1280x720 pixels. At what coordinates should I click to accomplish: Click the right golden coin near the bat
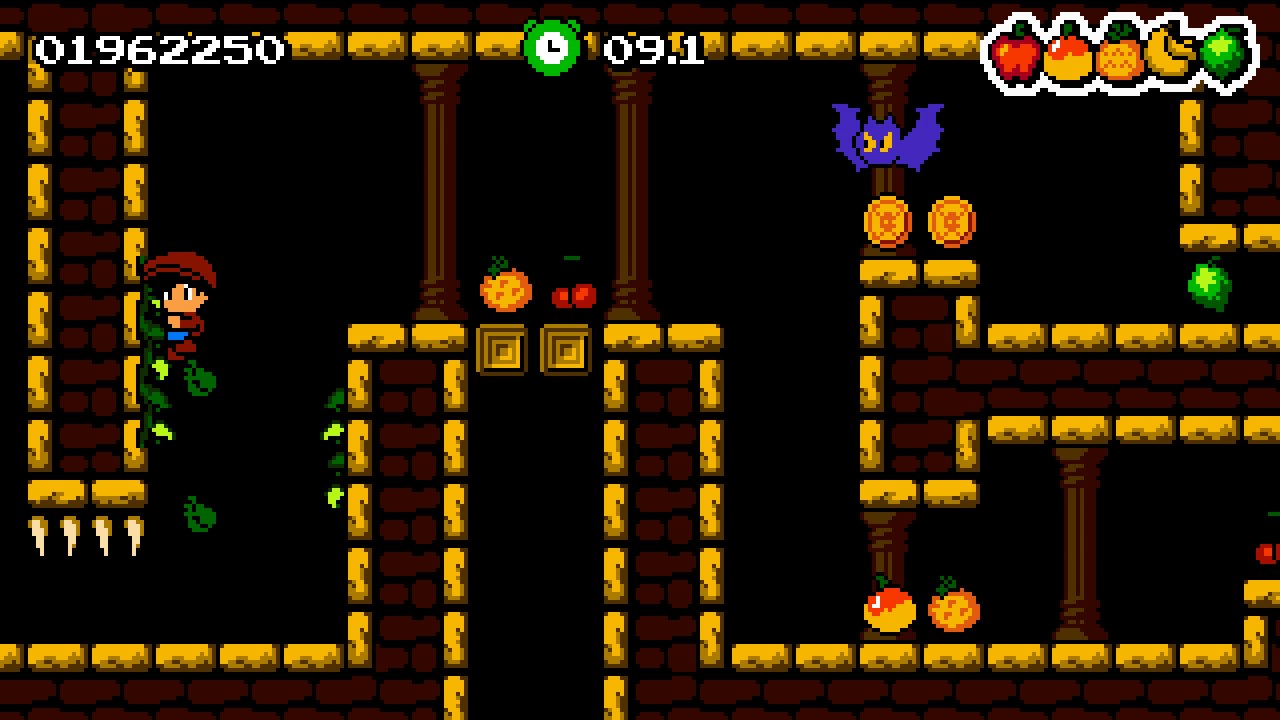(x=954, y=222)
